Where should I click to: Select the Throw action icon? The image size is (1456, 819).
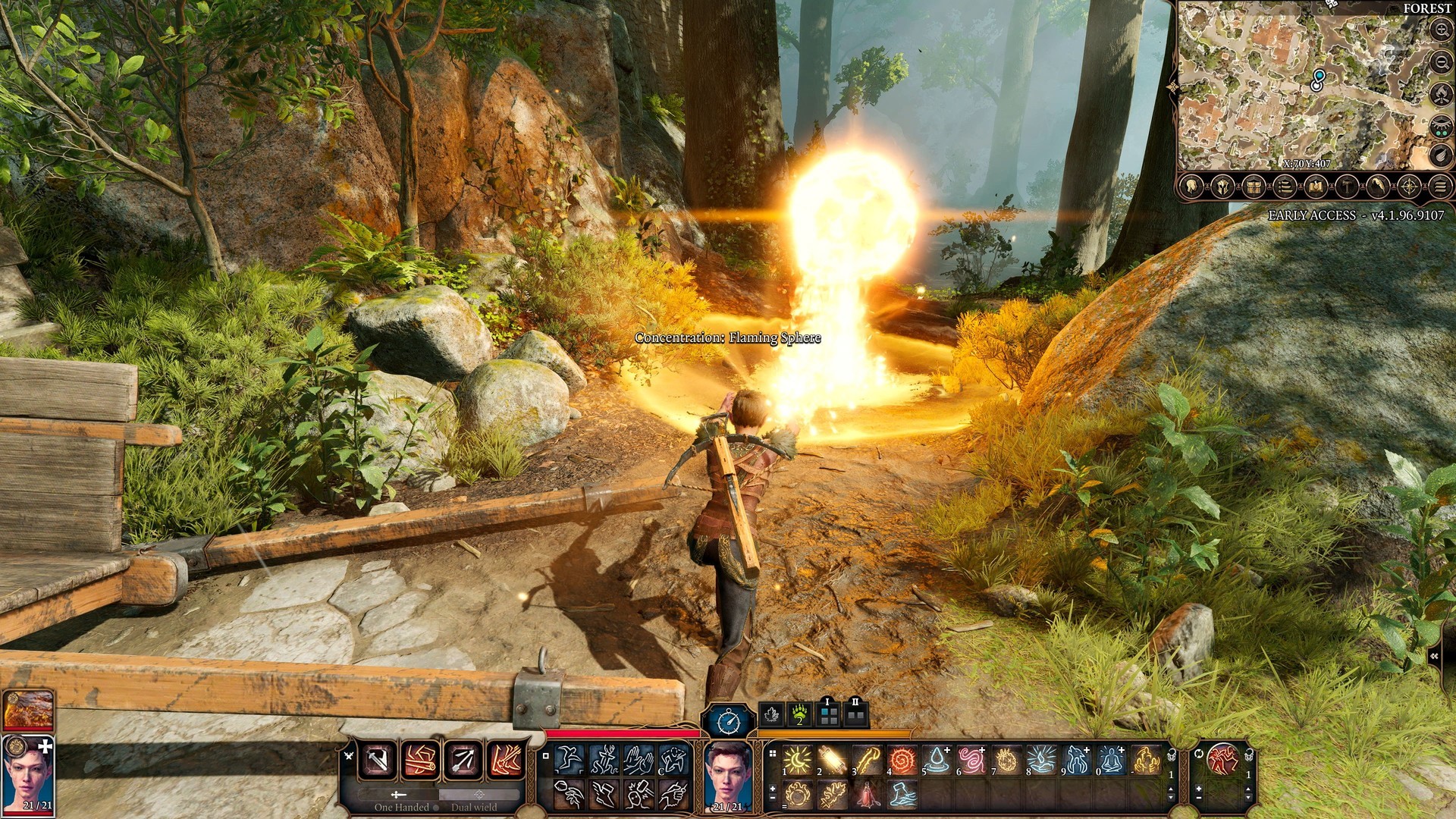pyautogui.click(x=570, y=795)
